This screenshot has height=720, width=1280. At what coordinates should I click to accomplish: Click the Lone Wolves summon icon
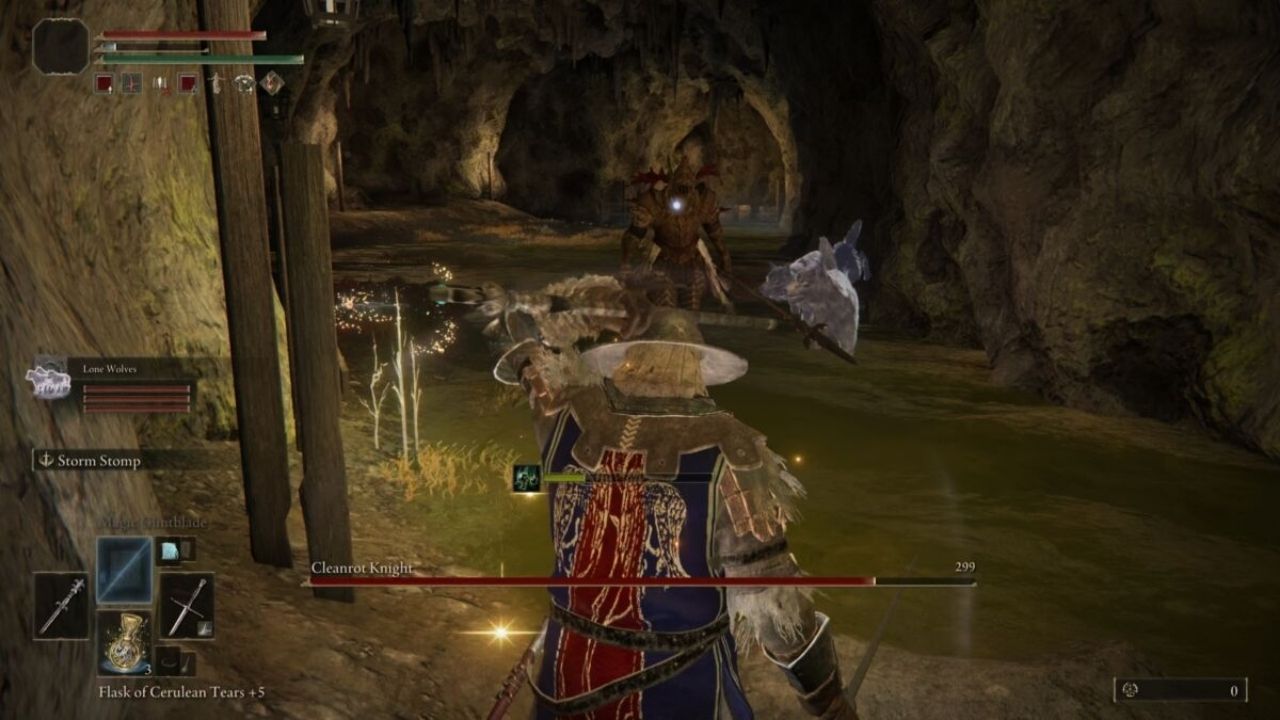(x=48, y=381)
